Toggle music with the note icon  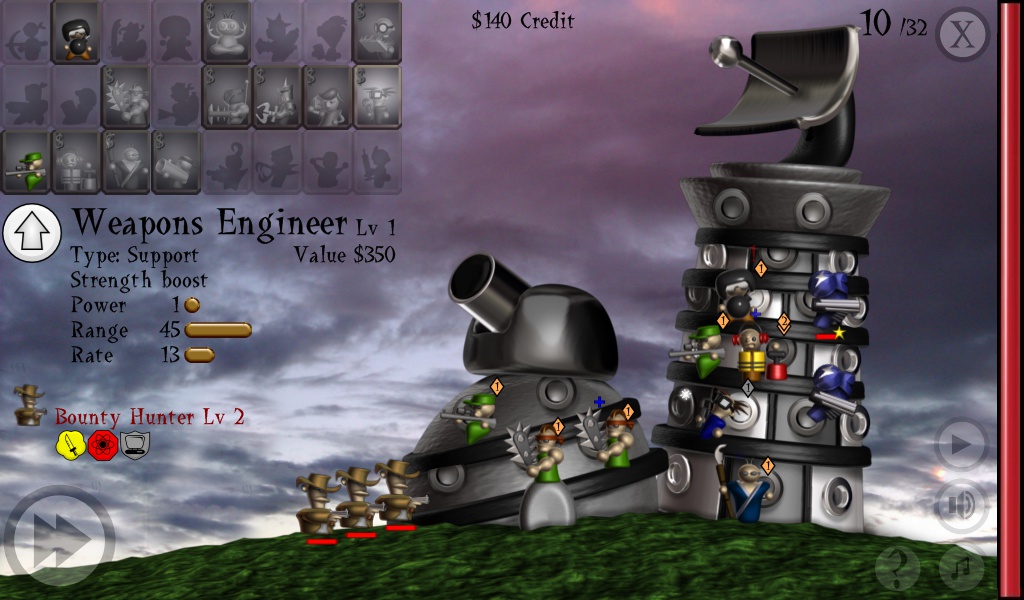961,568
